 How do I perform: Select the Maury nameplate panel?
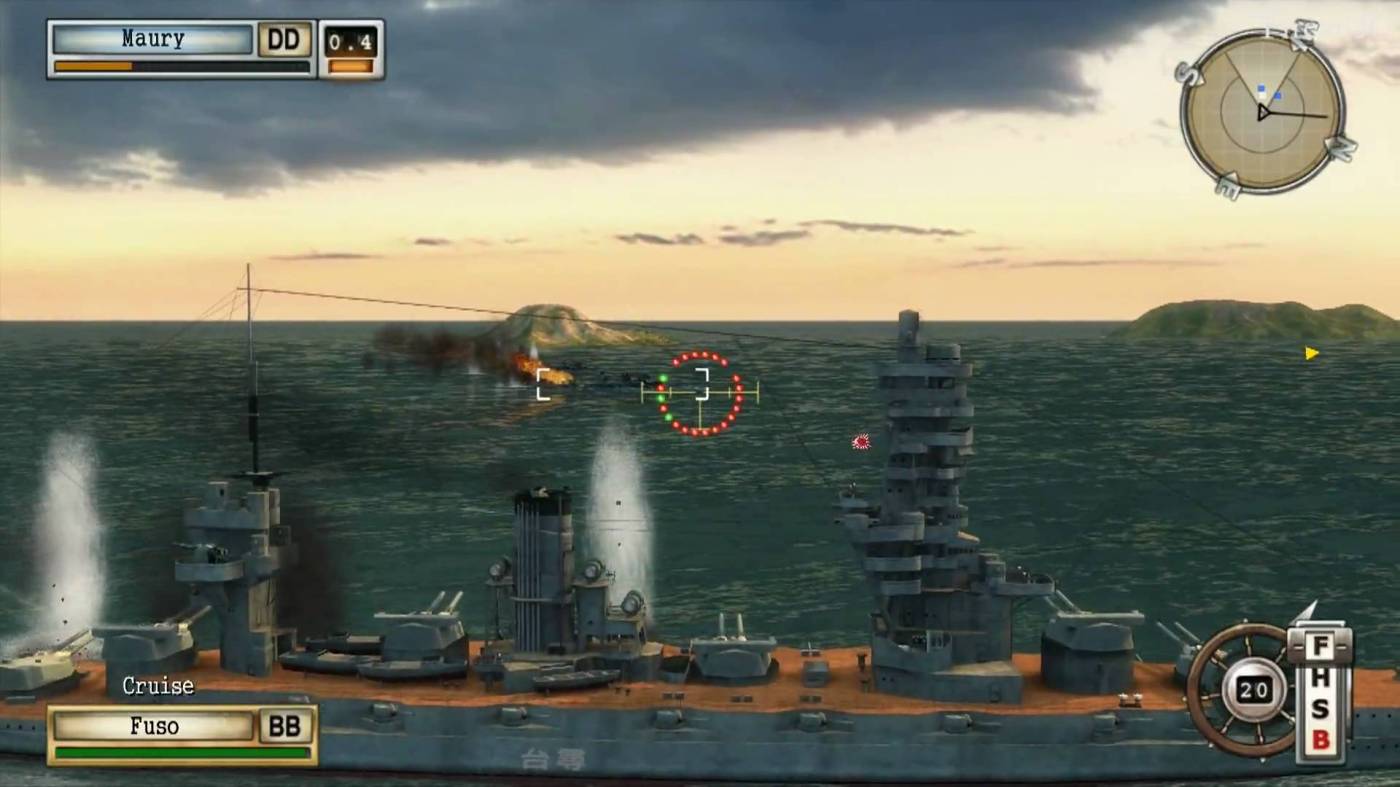coord(150,38)
